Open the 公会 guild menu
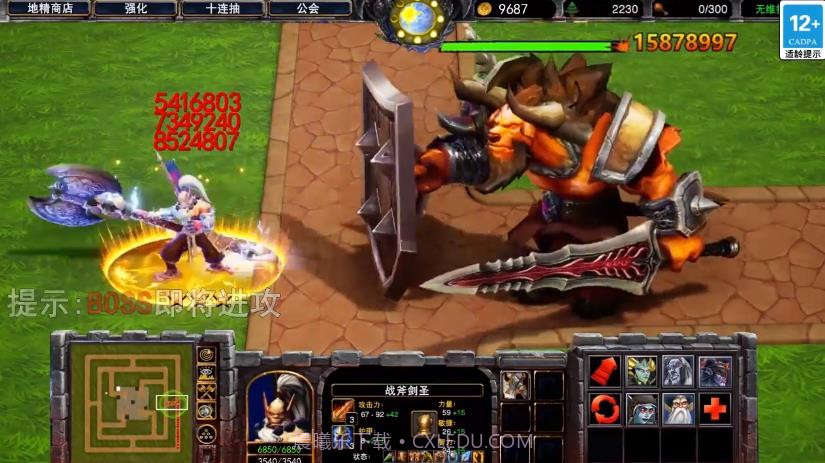This screenshot has width=825, height=463. tap(309, 8)
